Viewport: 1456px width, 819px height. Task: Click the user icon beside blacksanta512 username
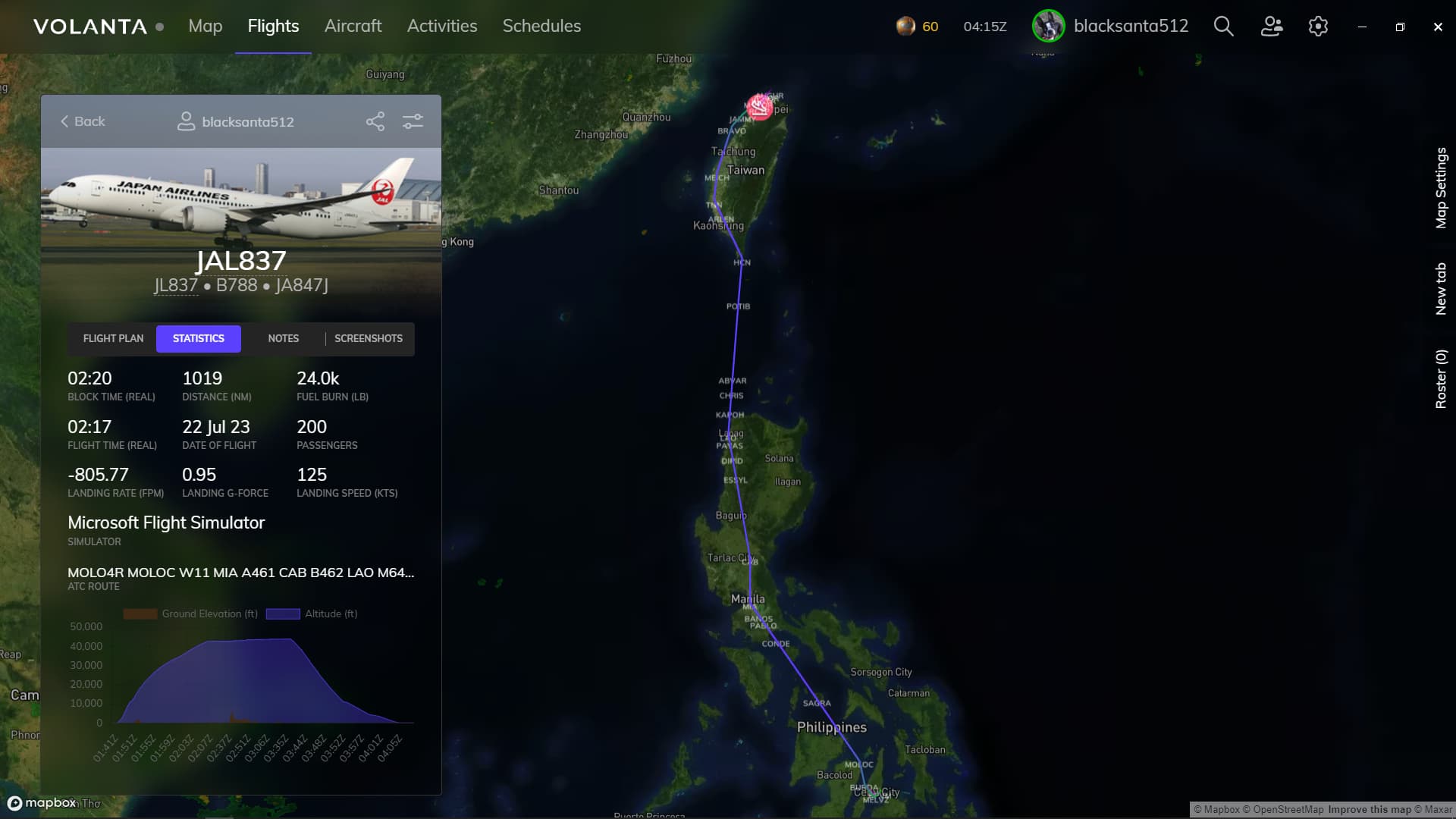[x=186, y=121]
